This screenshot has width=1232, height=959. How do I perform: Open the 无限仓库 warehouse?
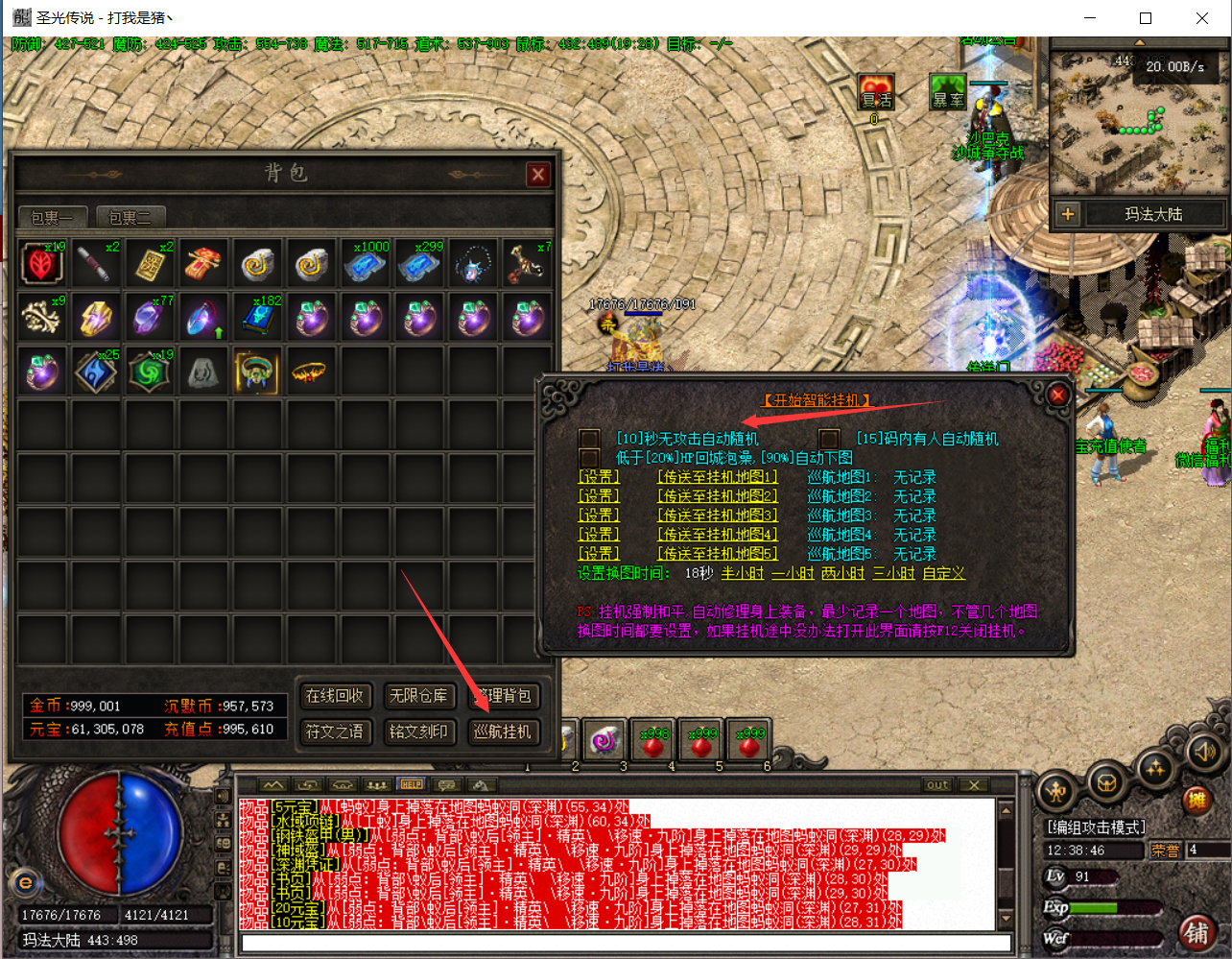418,695
